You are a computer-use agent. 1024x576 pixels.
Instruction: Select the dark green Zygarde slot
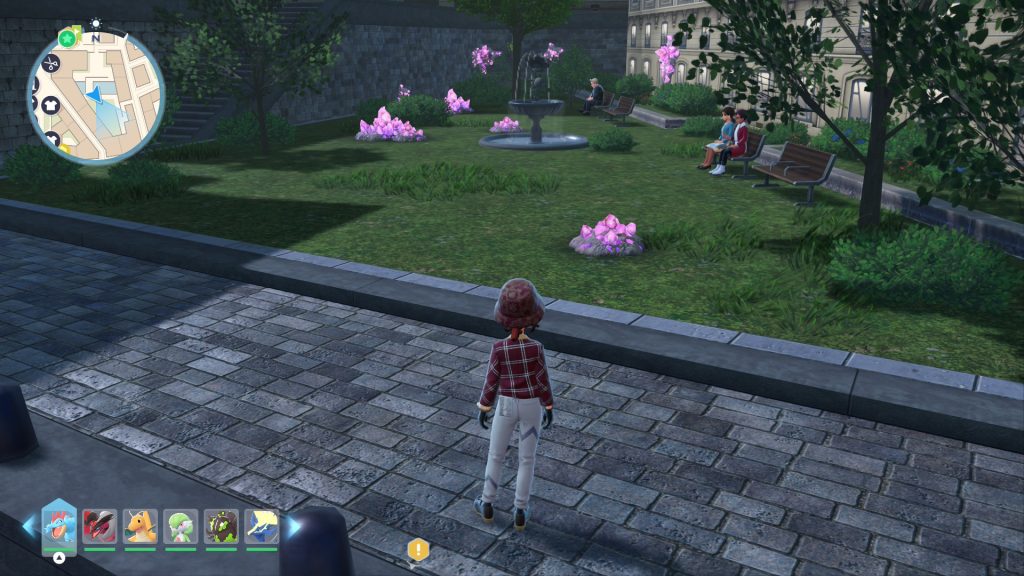coord(221,526)
